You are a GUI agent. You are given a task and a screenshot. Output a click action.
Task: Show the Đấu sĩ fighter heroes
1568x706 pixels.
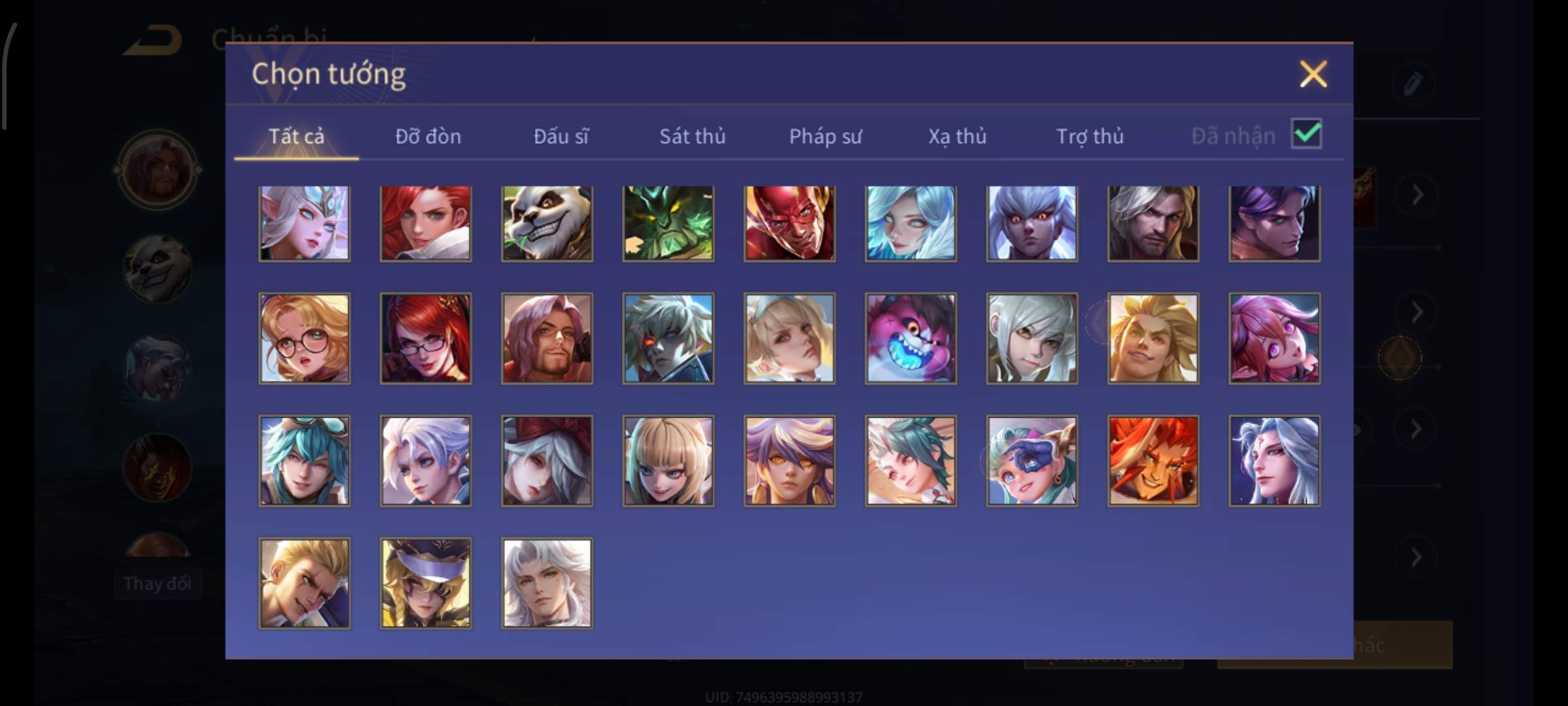tap(561, 136)
